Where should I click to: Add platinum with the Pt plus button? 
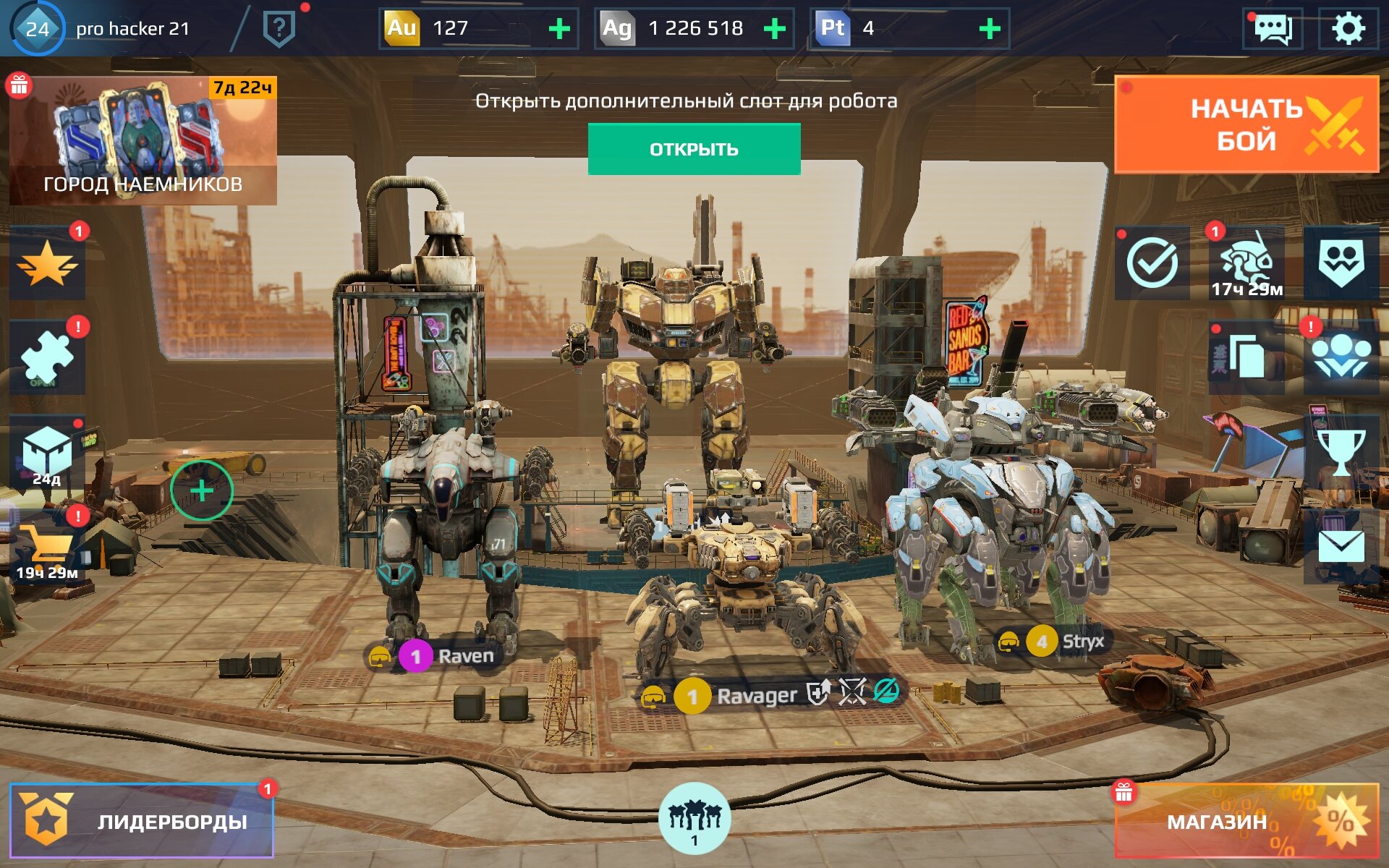pos(989,29)
